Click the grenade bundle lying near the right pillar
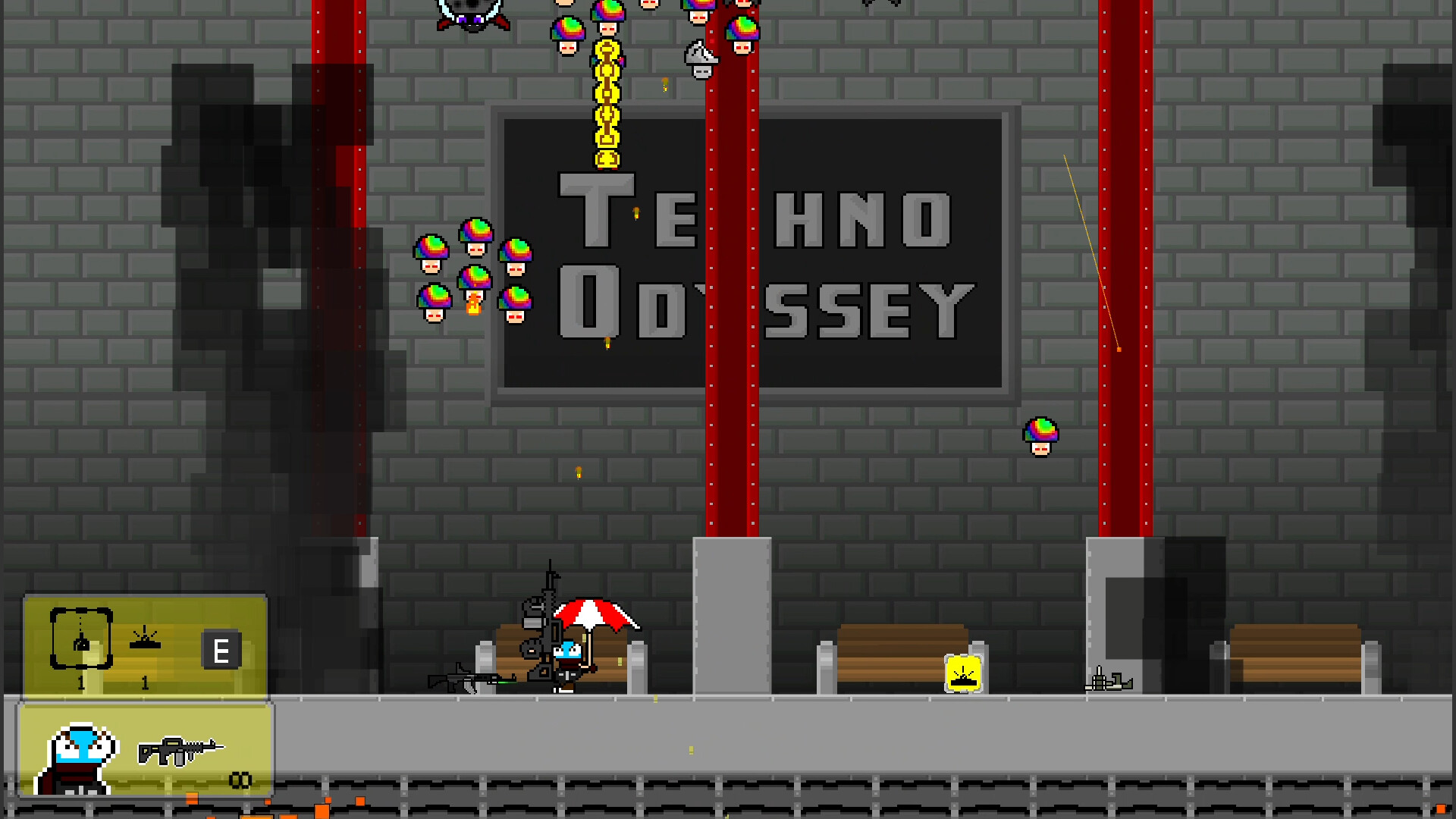Screen dimensions: 1456x819 [1109, 680]
